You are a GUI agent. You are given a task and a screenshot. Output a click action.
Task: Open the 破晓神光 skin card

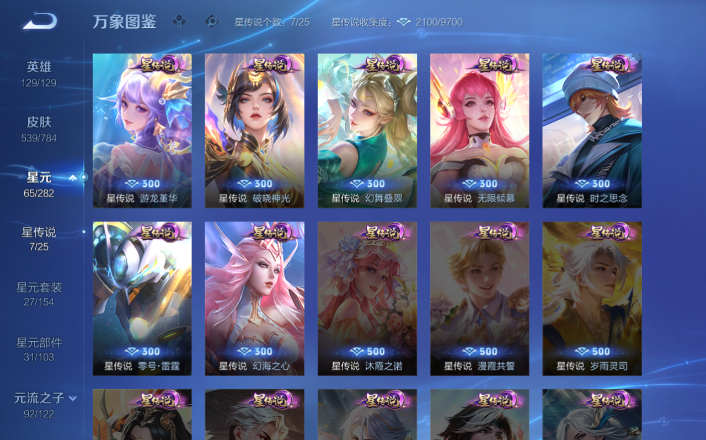pyautogui.click(x=254, y=128)
